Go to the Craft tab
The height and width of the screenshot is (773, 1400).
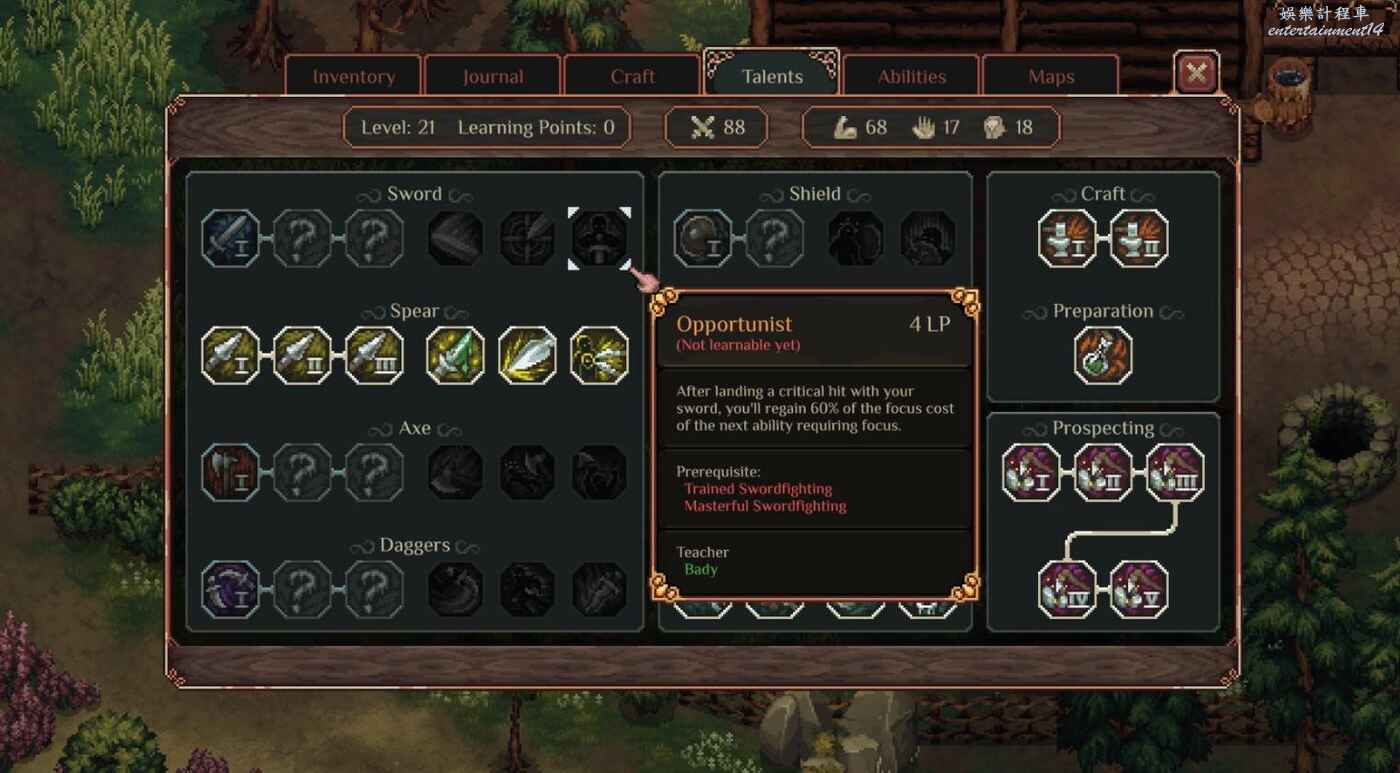pyautogui.click(x=632, y=77)
